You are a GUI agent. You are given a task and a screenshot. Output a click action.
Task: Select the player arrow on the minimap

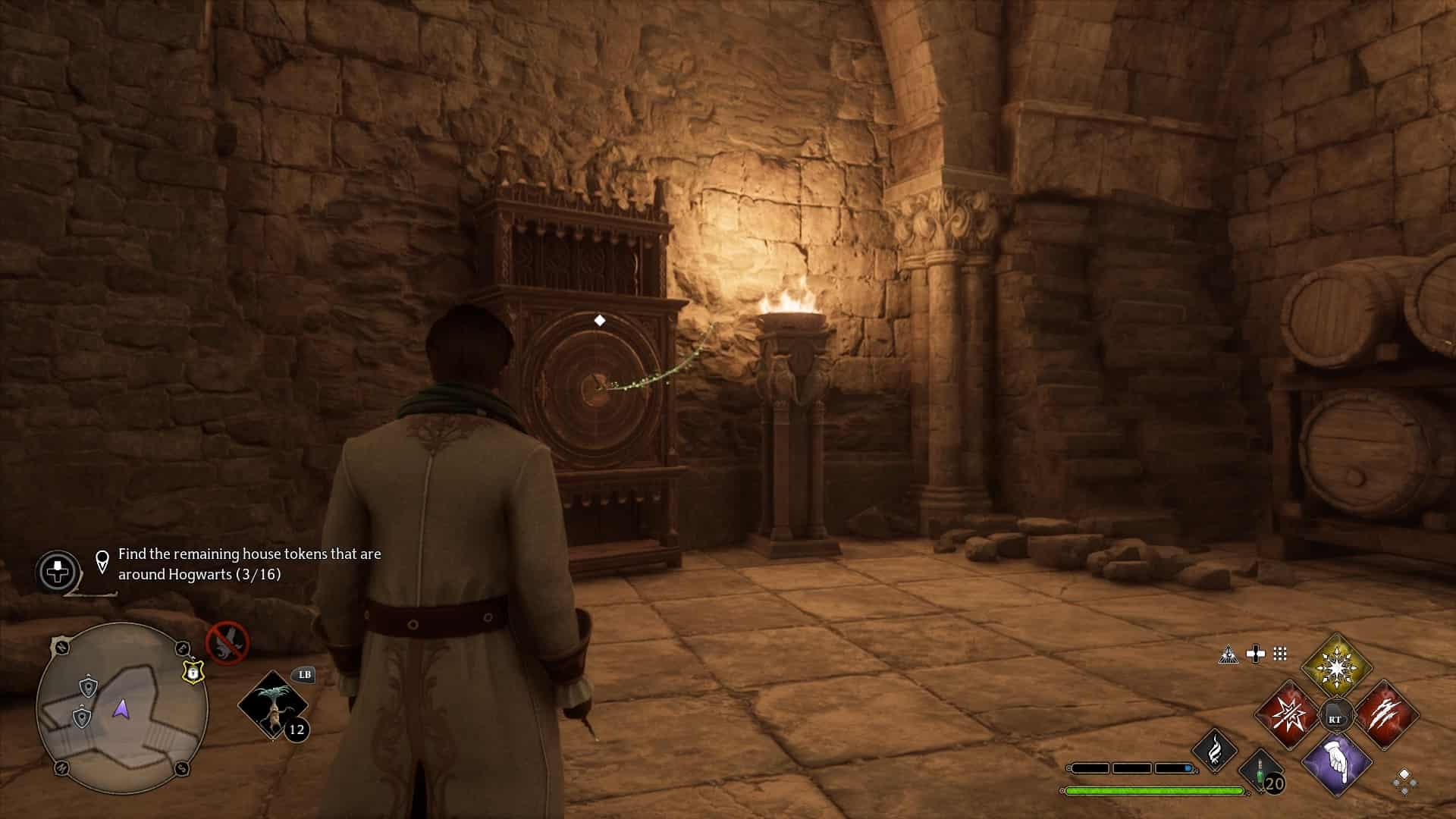[x=121, y=709]
